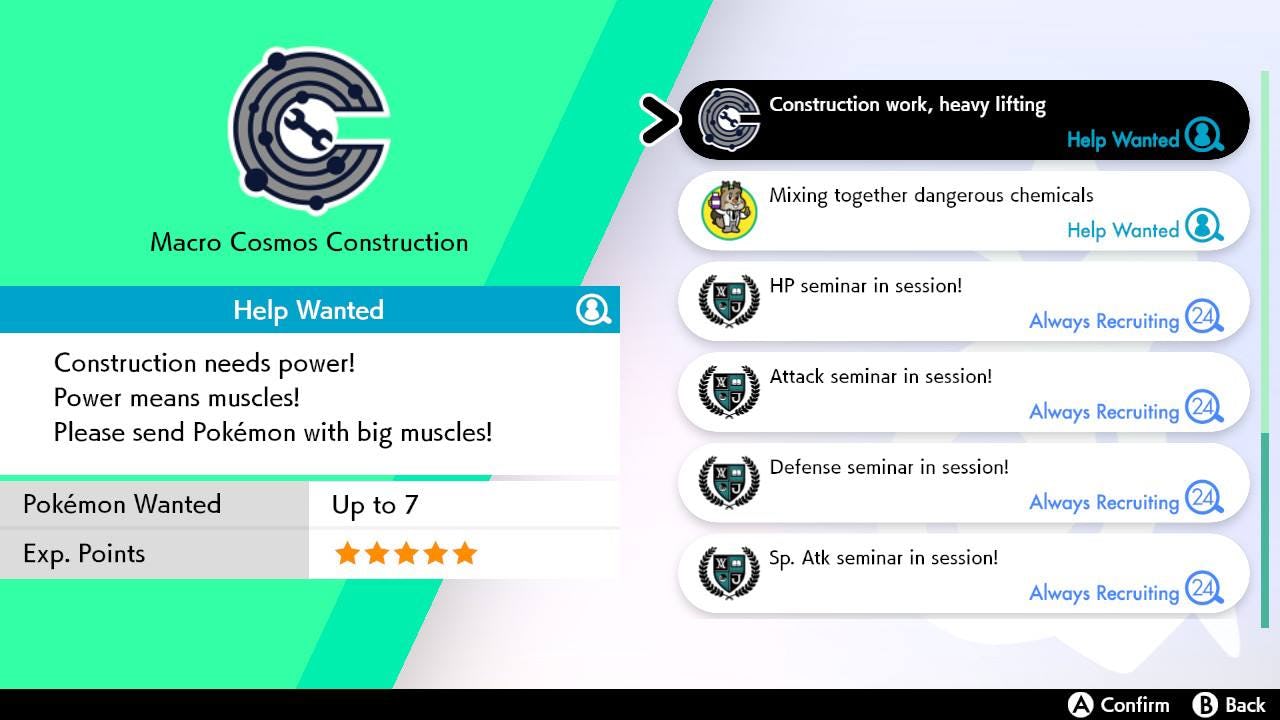Viewport: 1280px width, 720px height.
Task: Open the Mixing together dangerous chemicals job
Action: tap(960, 209)
